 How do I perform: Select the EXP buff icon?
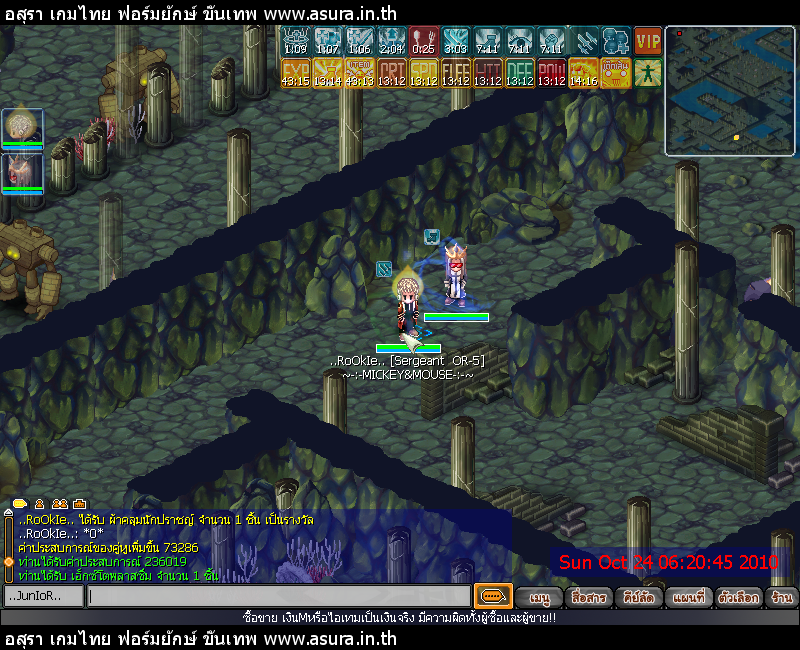coord(296,73)
